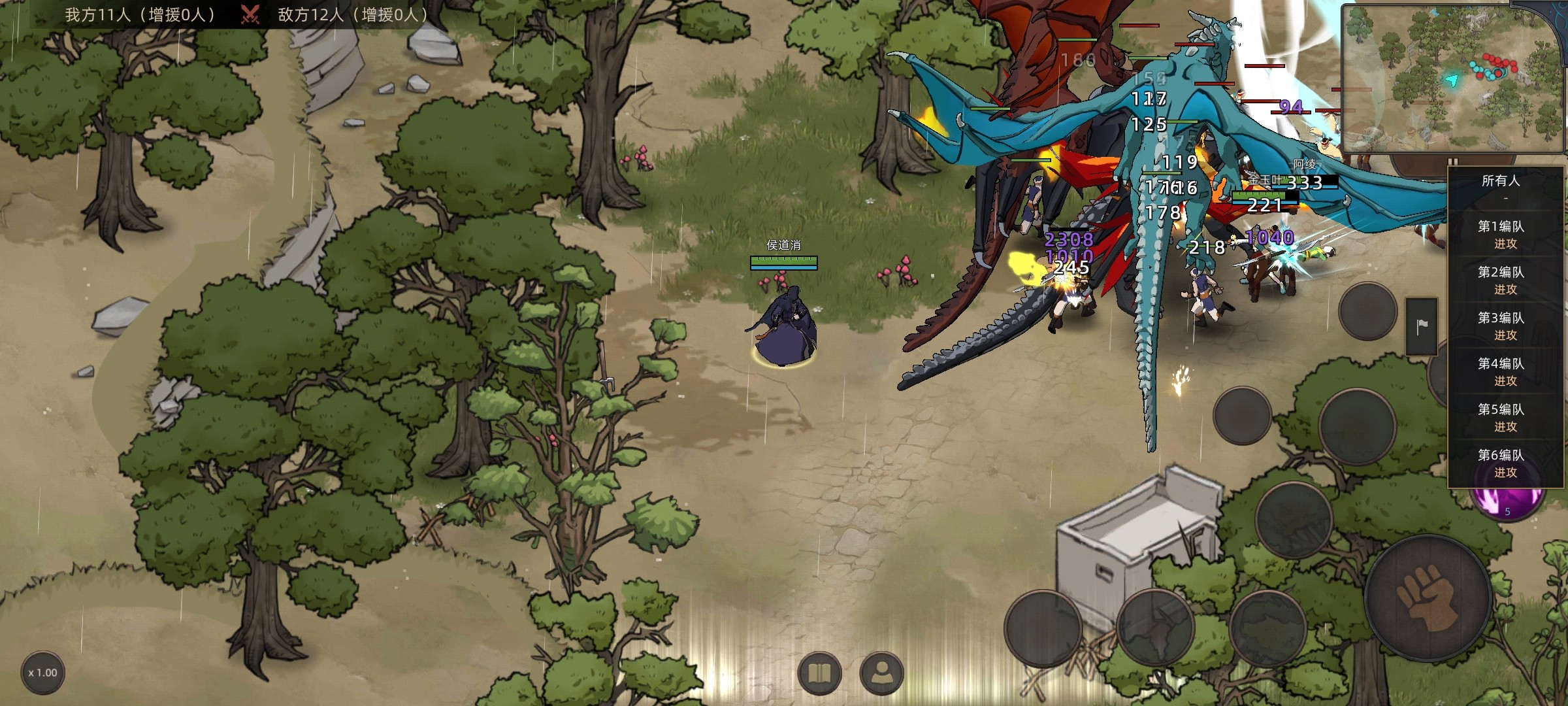Toggle the flag squad-command button

1422,326
